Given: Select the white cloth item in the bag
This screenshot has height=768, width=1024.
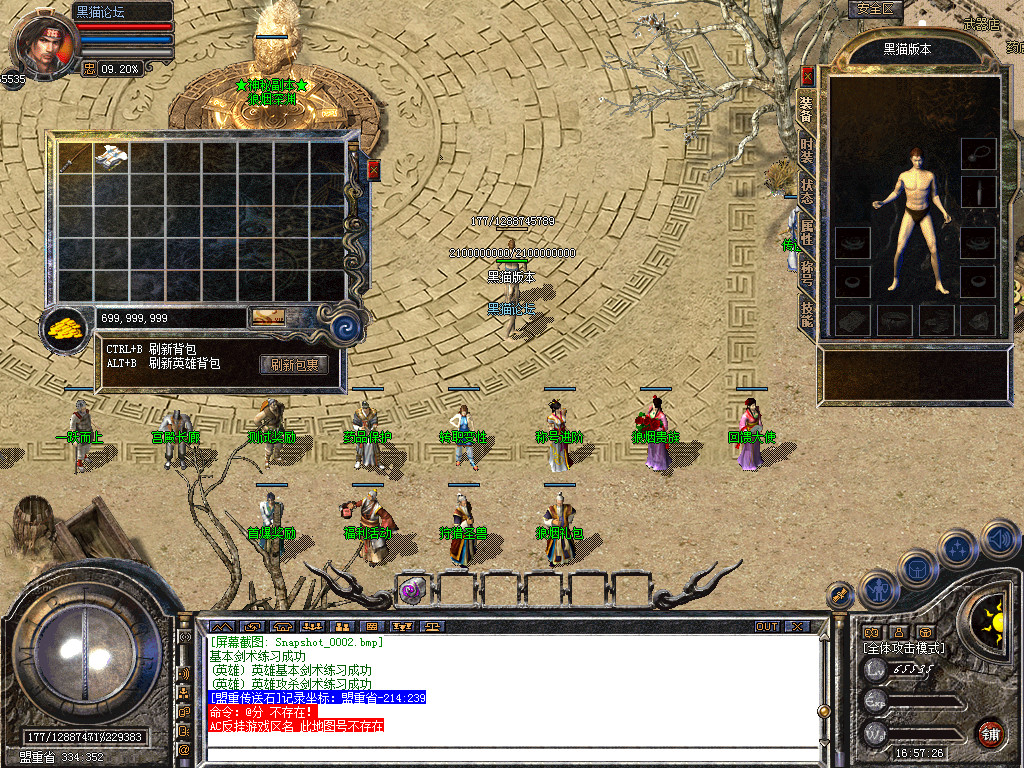Looking at the screenshot, I should (109, 159).
